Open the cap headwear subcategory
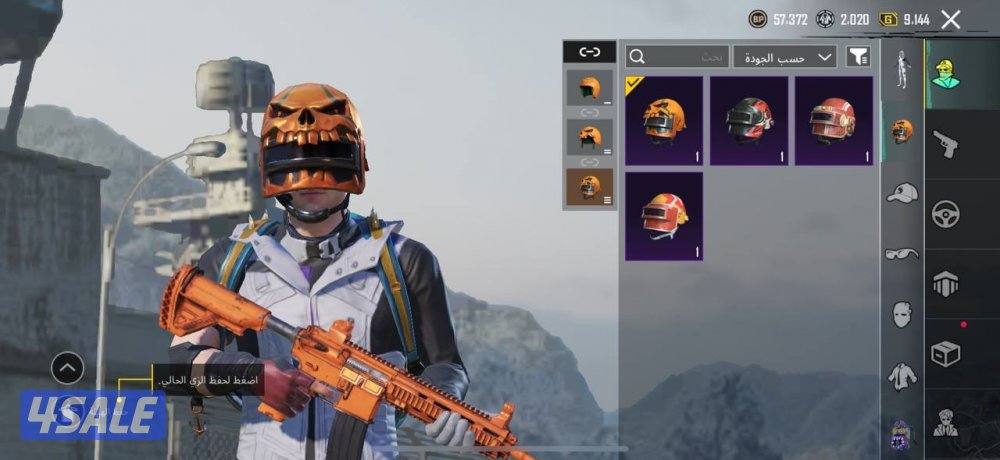This screenshot has width=1000, height=460. click(x=902, y=192)
